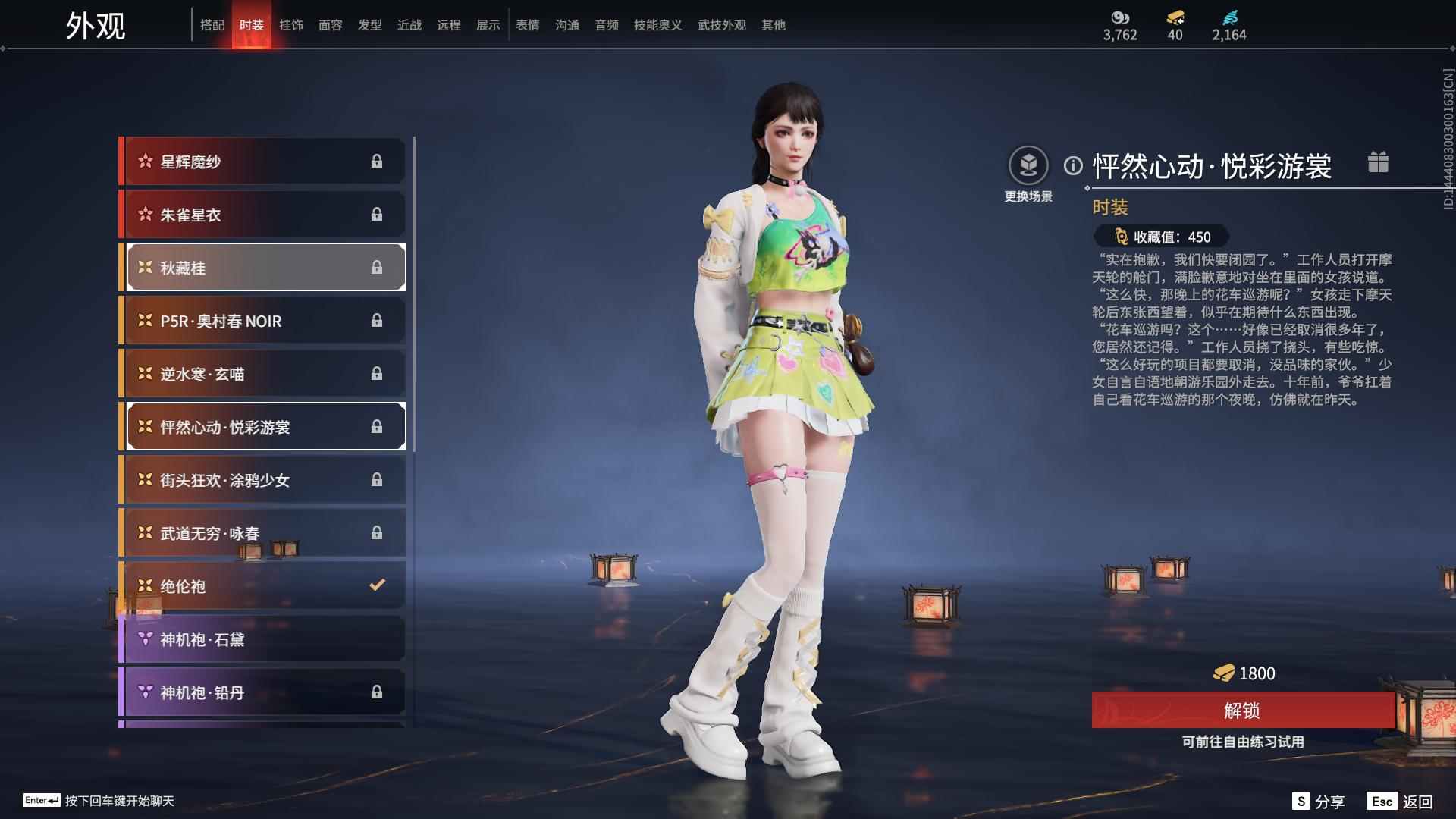Open the 其他 tab
The height and width of the screenshot is (819, 1456).
tap(773, 24)
